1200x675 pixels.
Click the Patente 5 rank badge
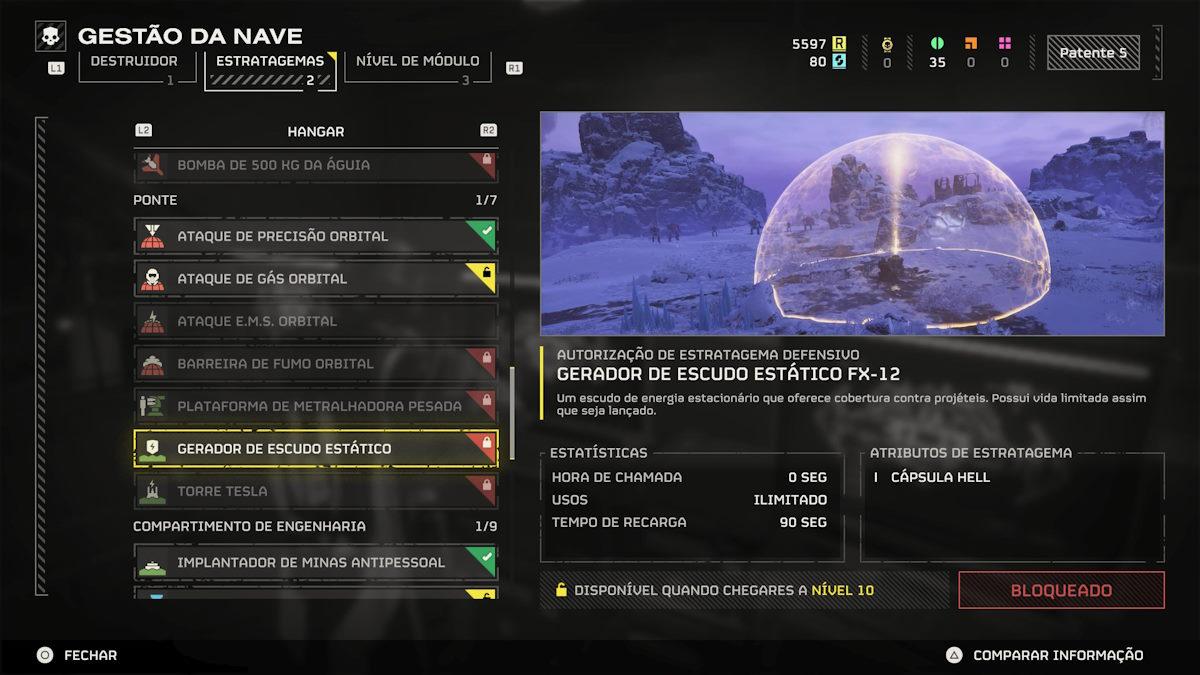[x=1099, y=53]
